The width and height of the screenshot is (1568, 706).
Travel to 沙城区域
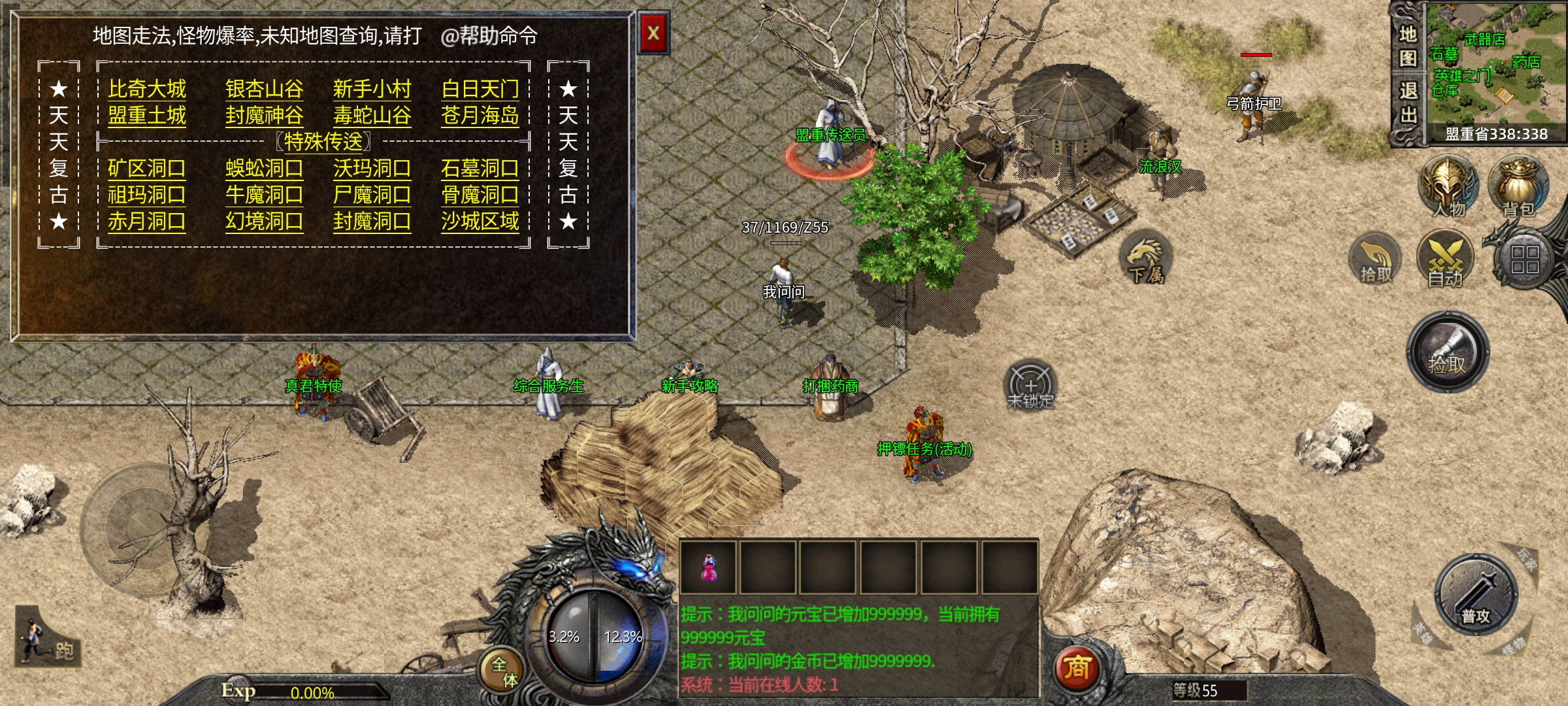(480, 222)
